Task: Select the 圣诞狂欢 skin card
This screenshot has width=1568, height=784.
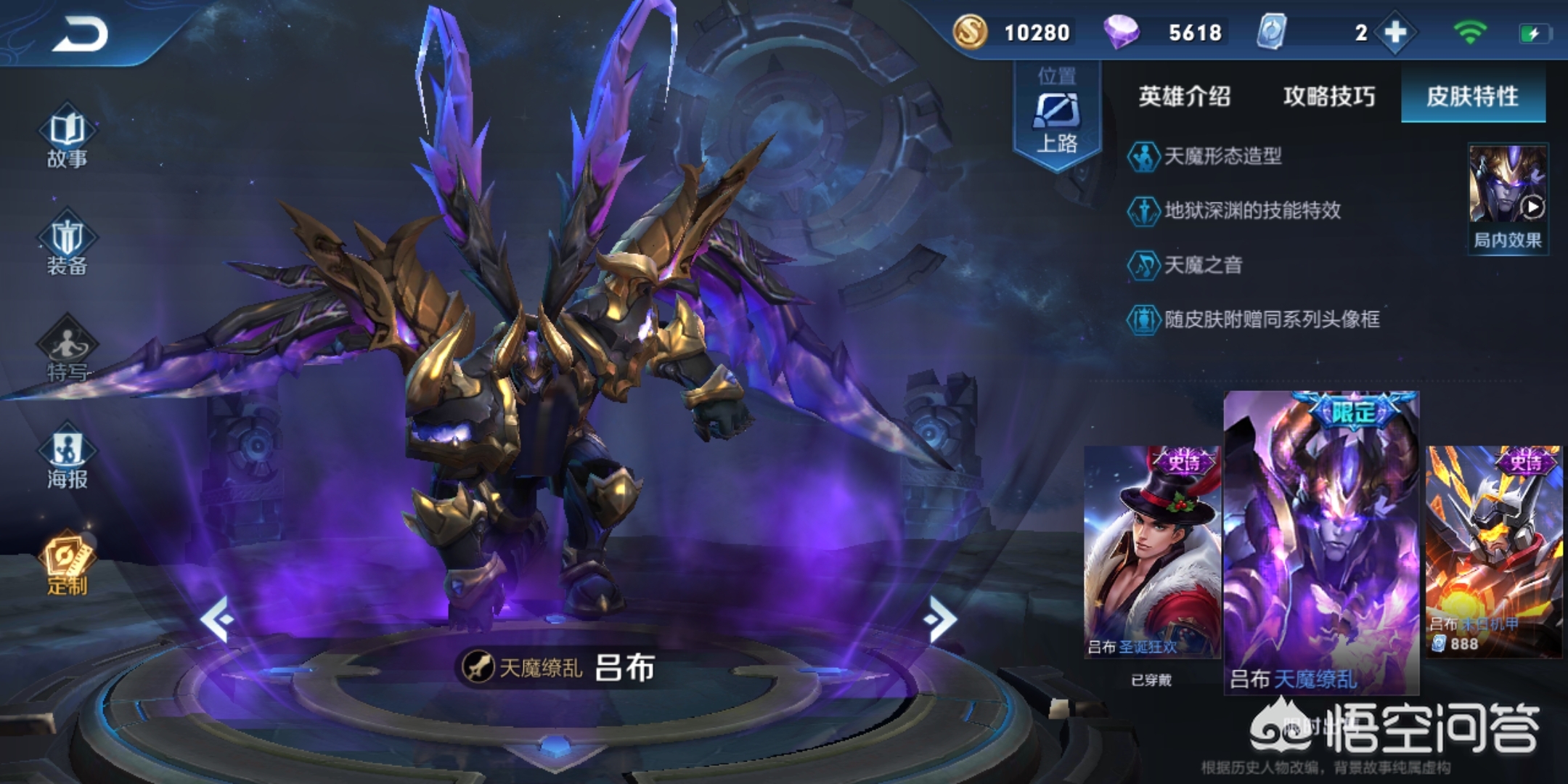Action: [x=1152, y=552]
